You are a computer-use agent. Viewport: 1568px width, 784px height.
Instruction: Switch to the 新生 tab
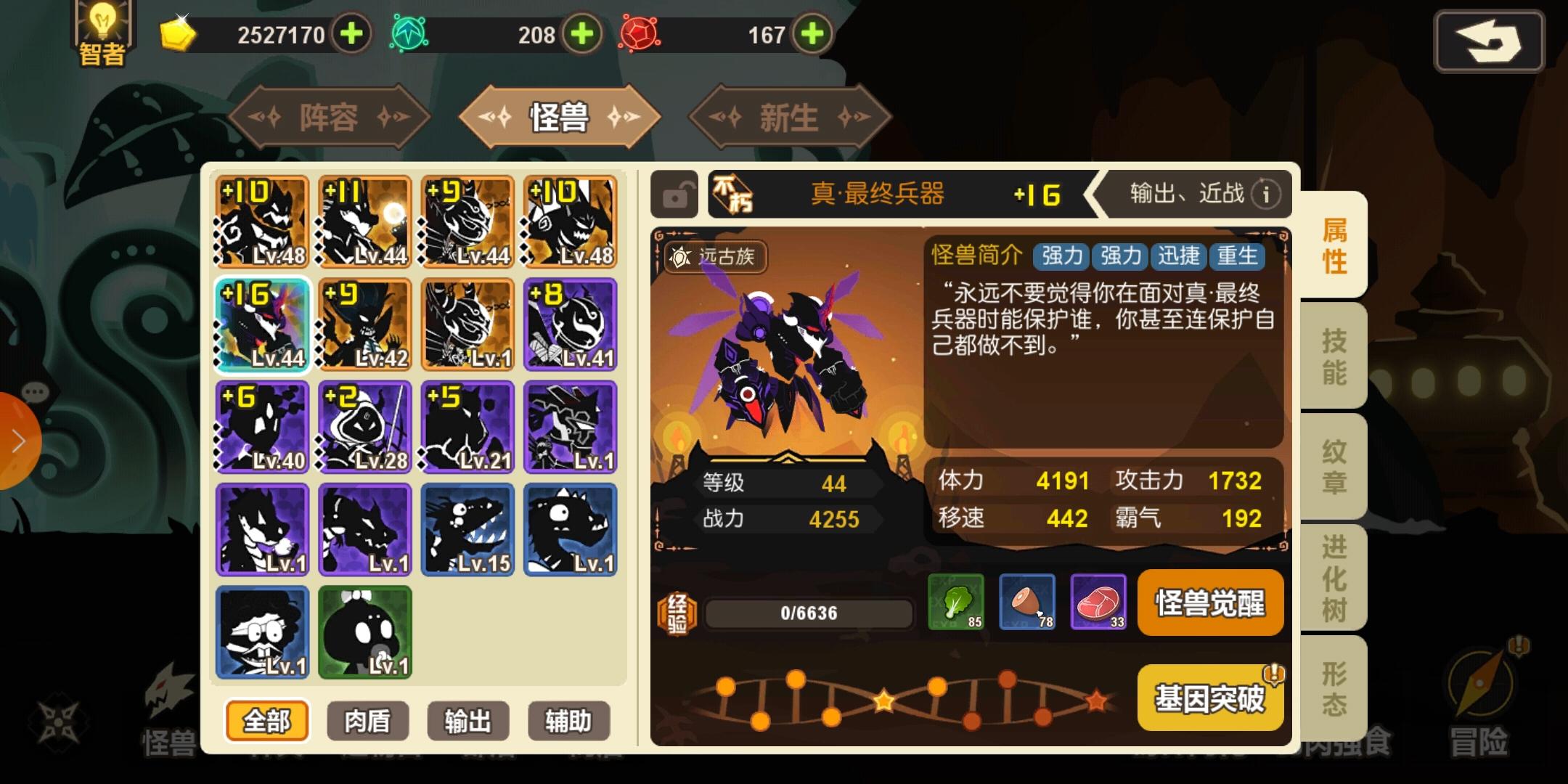(788, 116)
